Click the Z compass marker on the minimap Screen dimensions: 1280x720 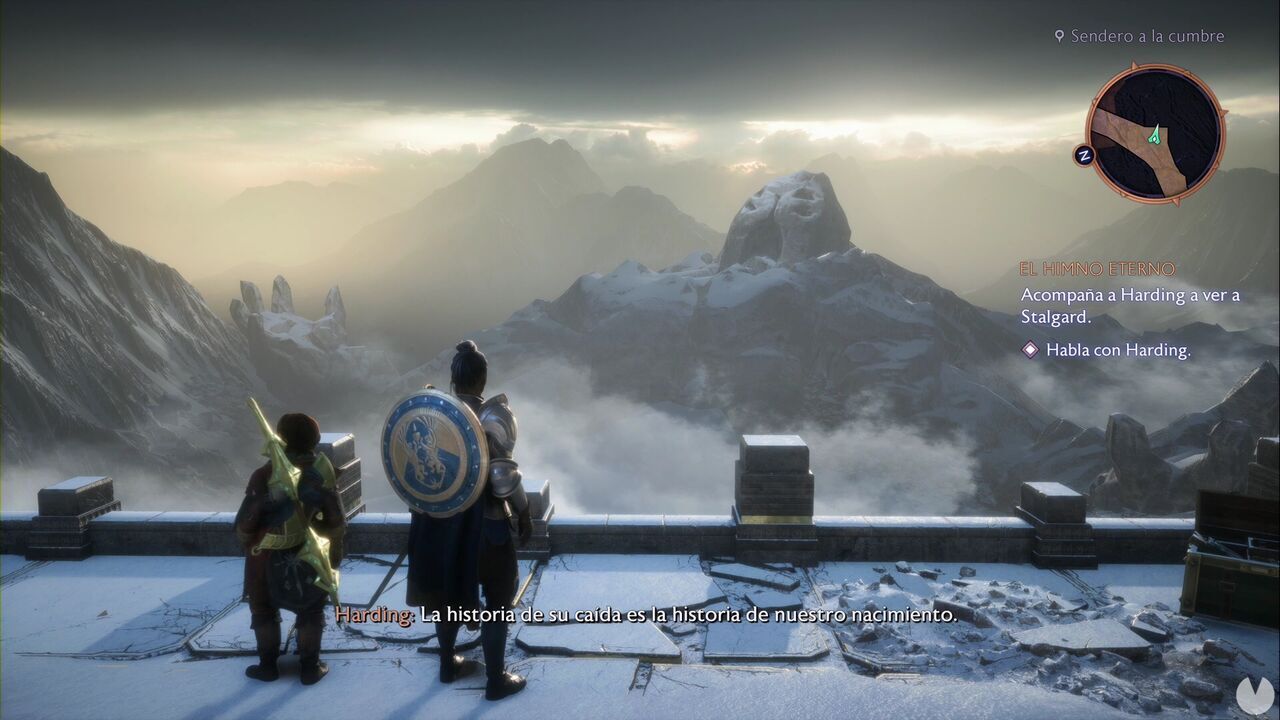click(x=1086, y=153)
